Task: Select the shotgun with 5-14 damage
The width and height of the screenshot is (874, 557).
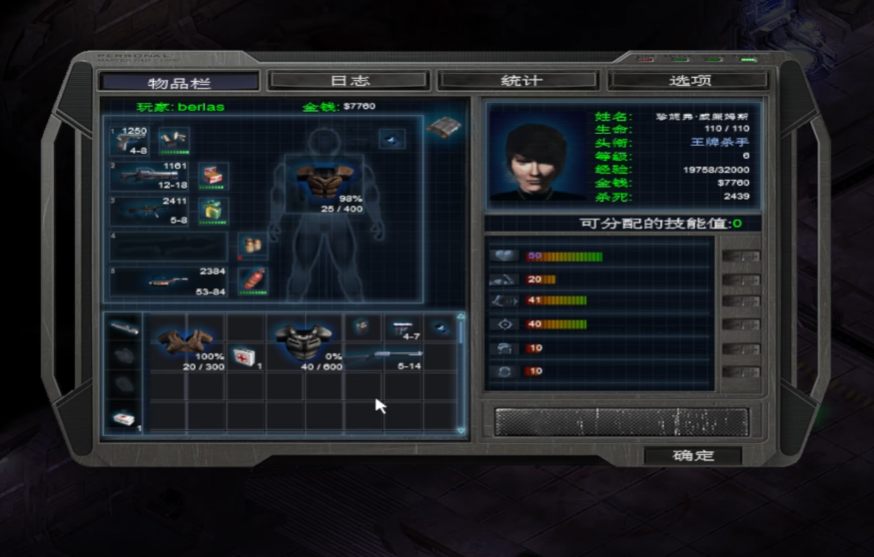Action: [385, 356]
